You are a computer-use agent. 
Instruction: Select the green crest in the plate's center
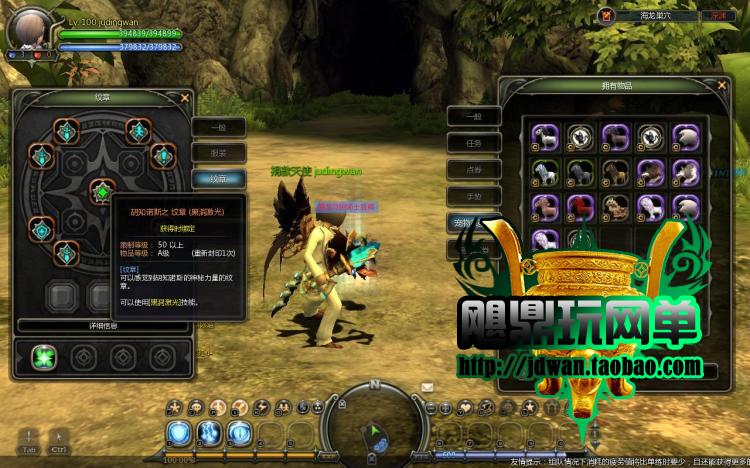pos(101,190)
